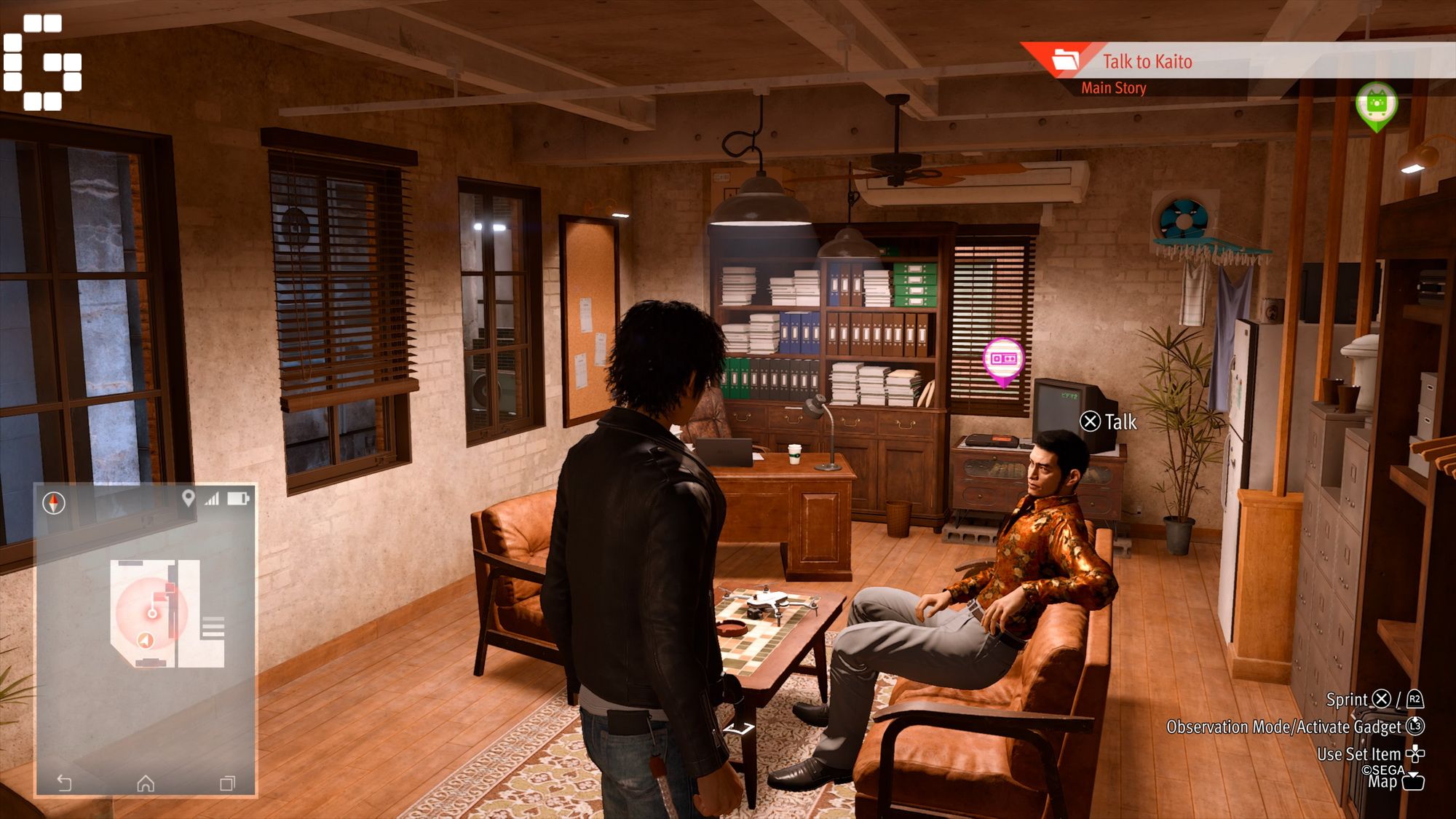Select the home icon below the minimap
Screen dimensions: 1456x819
146,783
